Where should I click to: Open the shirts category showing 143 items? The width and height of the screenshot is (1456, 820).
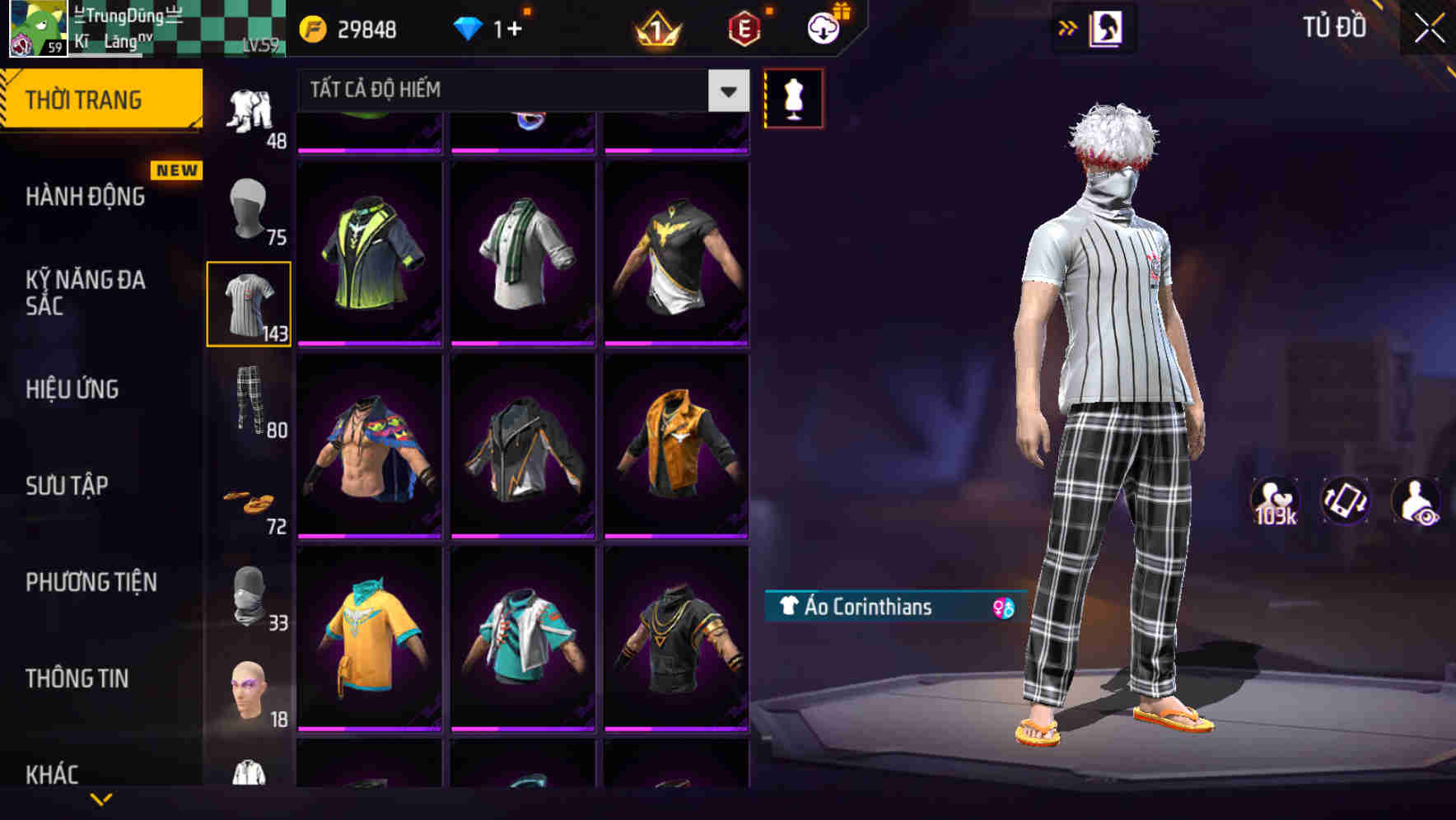click(x=250, y=302)
